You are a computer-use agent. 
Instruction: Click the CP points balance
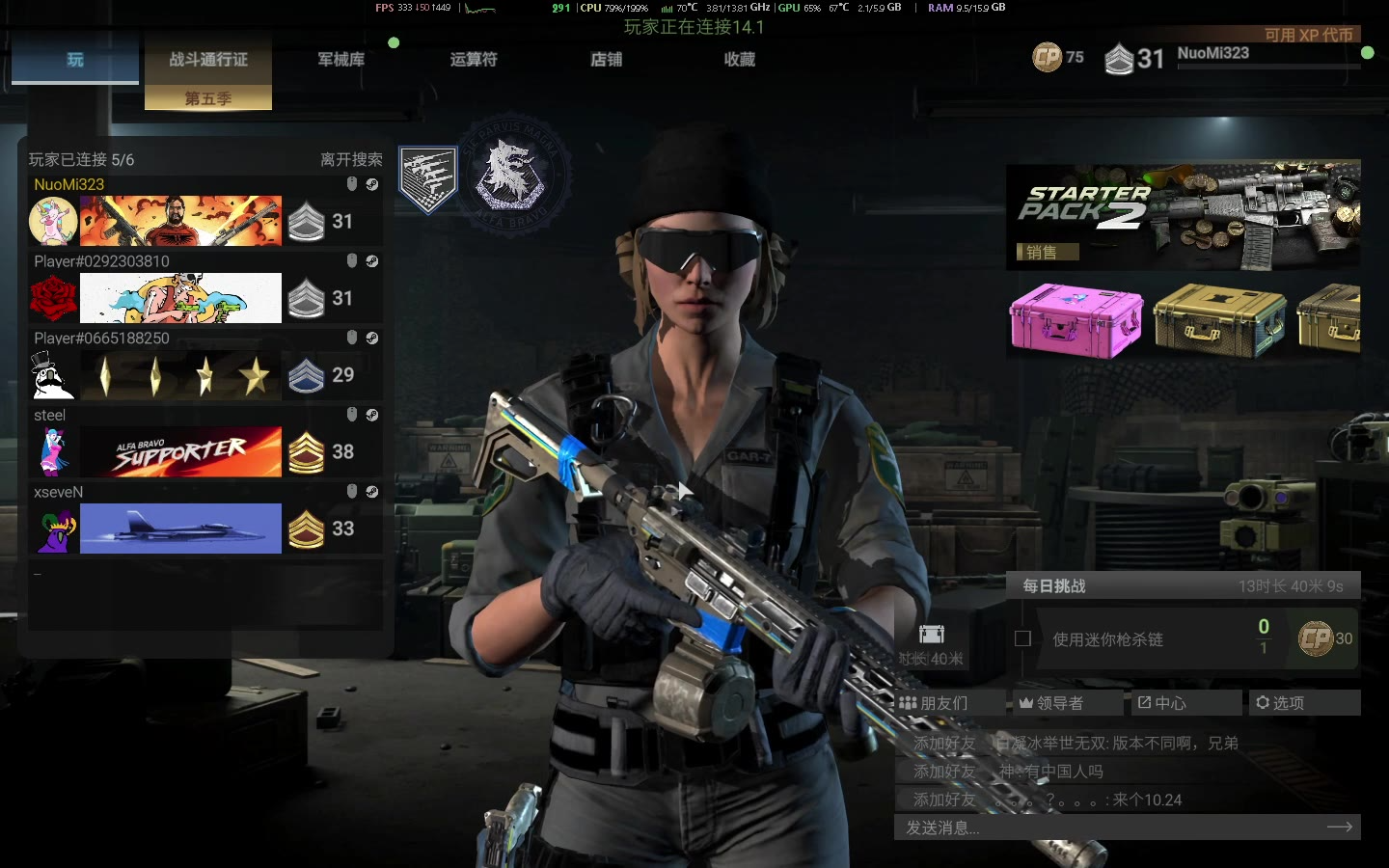1058,58
